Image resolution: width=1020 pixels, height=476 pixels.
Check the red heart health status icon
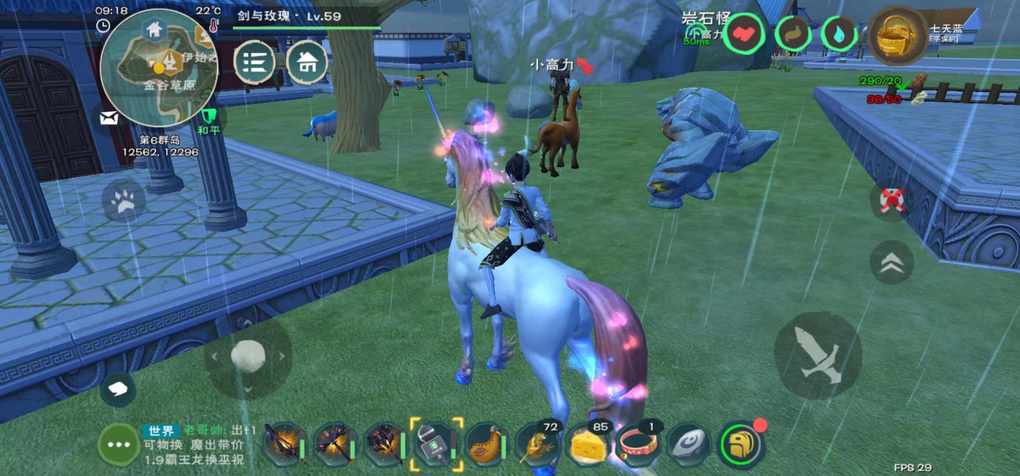745,35
